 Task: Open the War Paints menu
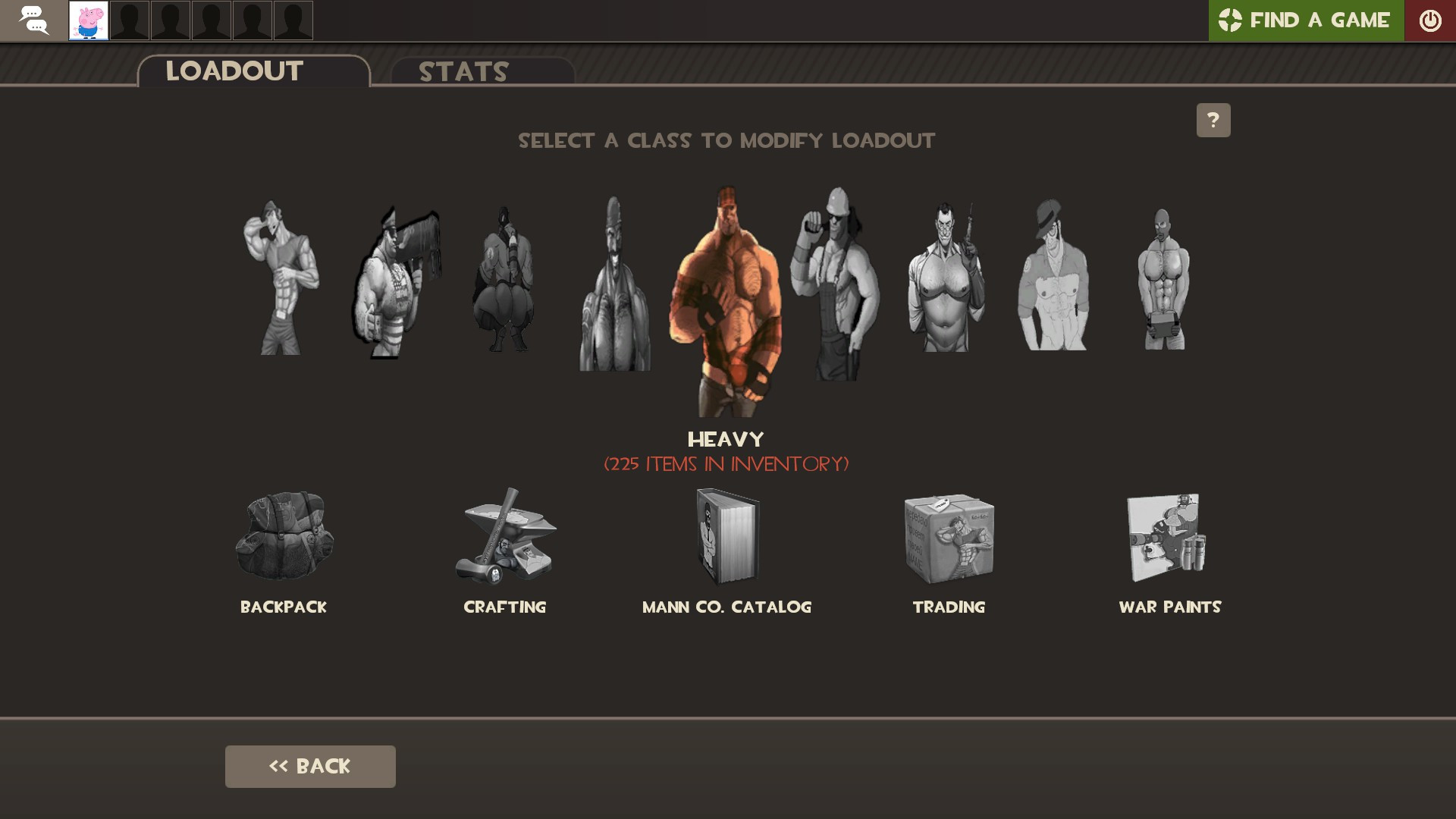[x=1169, y=538]
